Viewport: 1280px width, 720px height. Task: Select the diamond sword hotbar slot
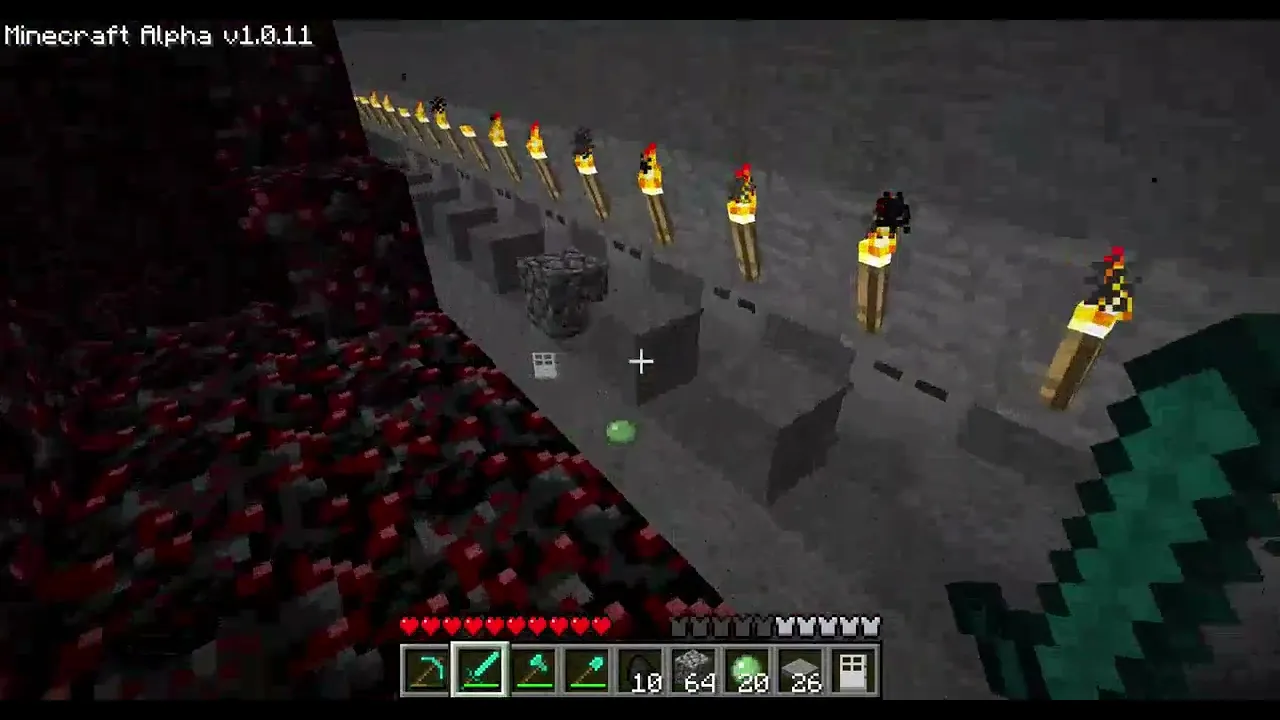(x=480, y=669)
